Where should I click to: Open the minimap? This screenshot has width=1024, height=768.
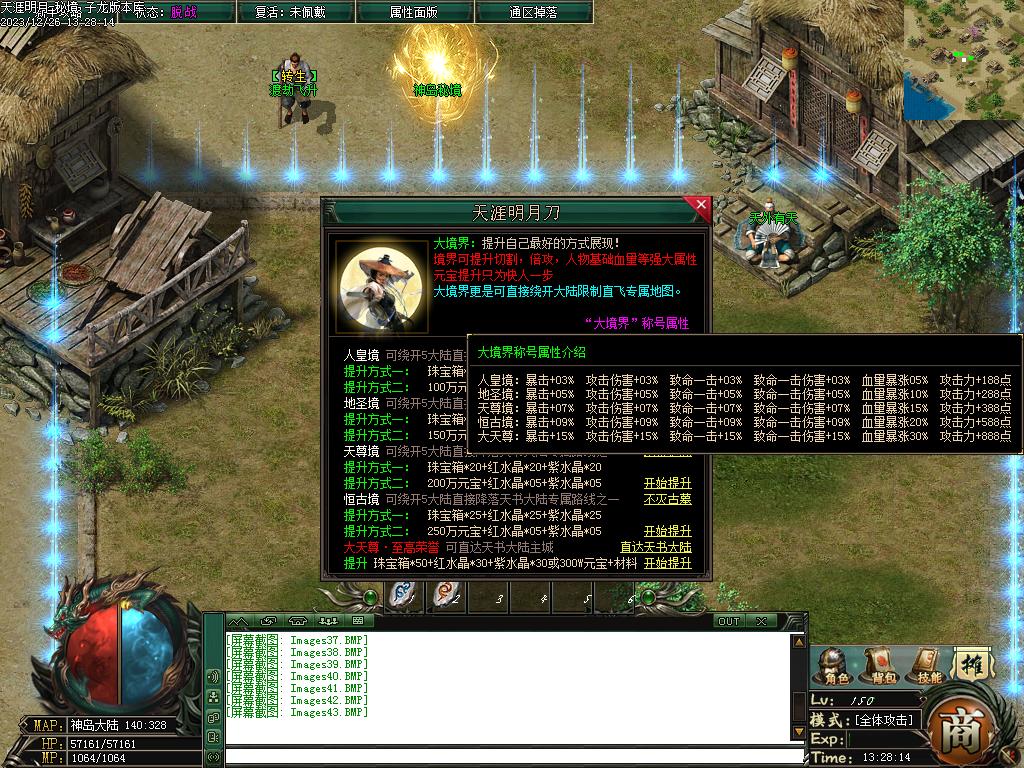point(963,58)
